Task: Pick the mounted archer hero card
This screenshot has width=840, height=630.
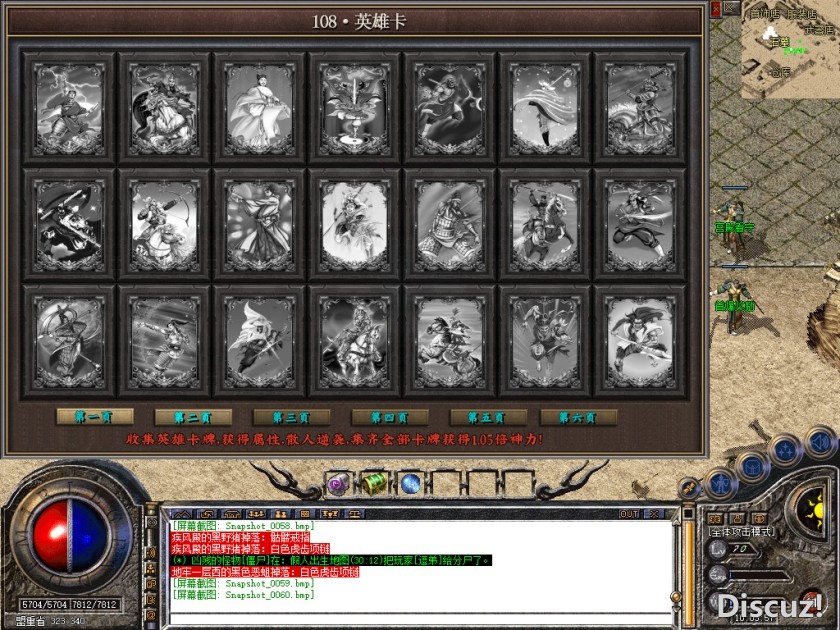Action: tap(164, 221)
